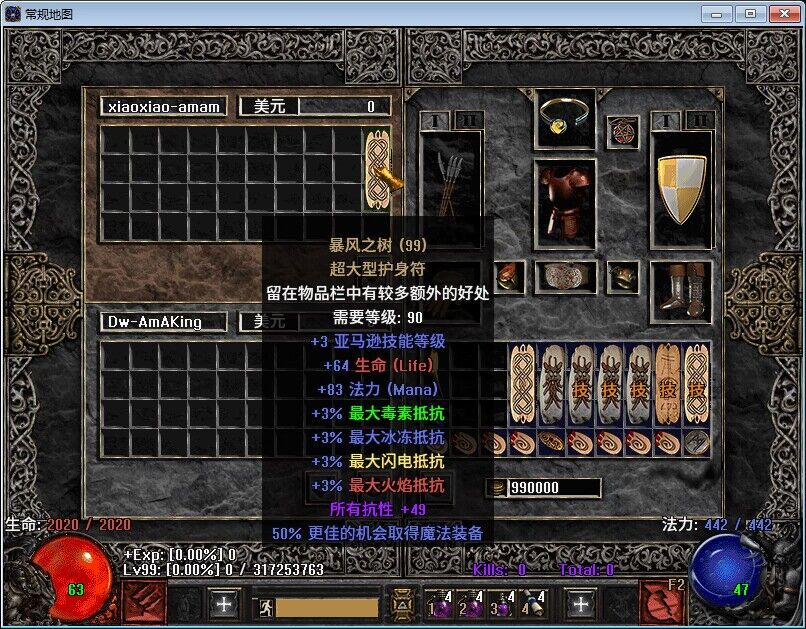This screenshot has width=806, height=629.
Task: Click the equipped belt slot
Action: pyautogui.click(x=566, y=276)
